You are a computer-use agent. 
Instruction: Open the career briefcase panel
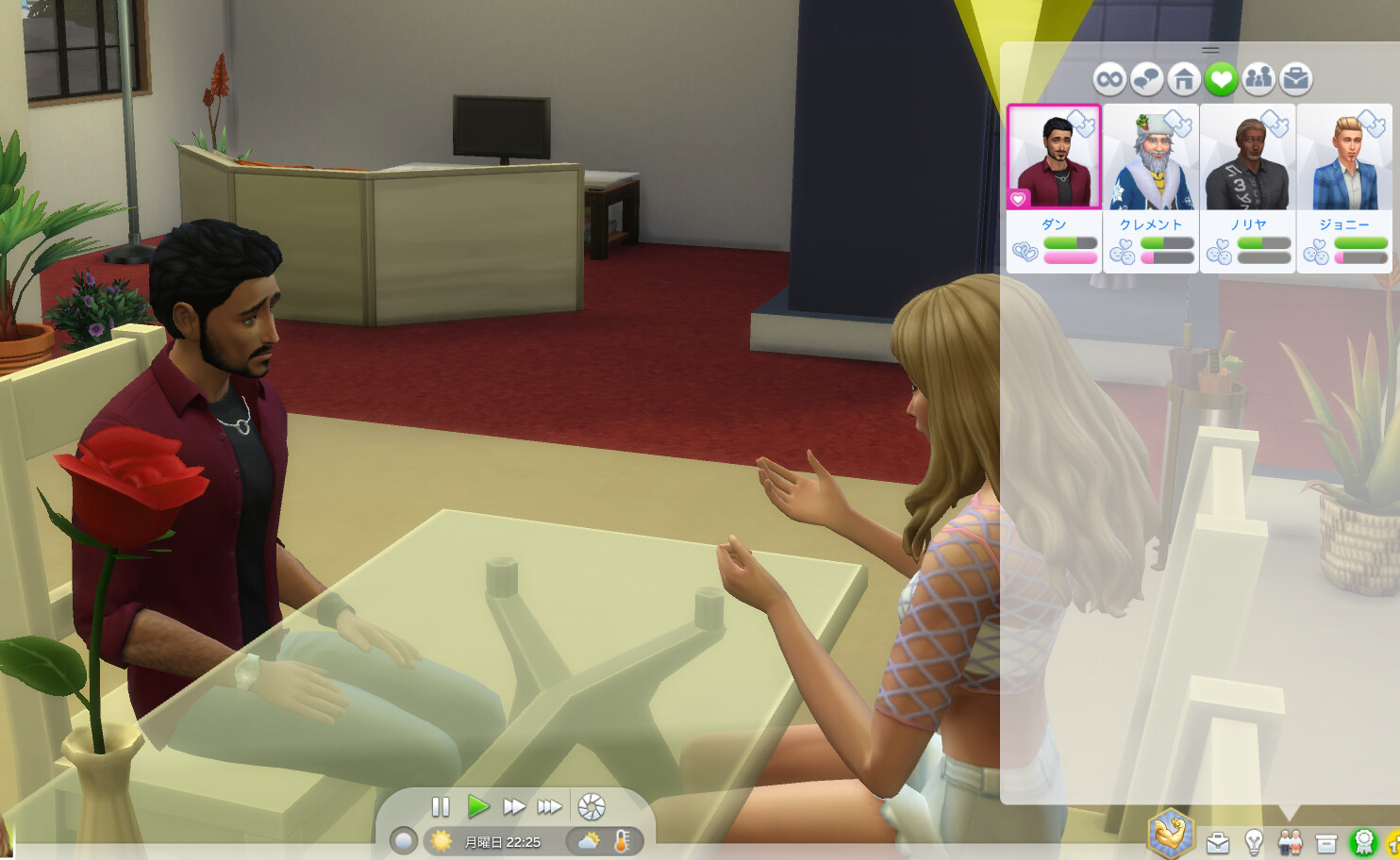coord(1218,841)
